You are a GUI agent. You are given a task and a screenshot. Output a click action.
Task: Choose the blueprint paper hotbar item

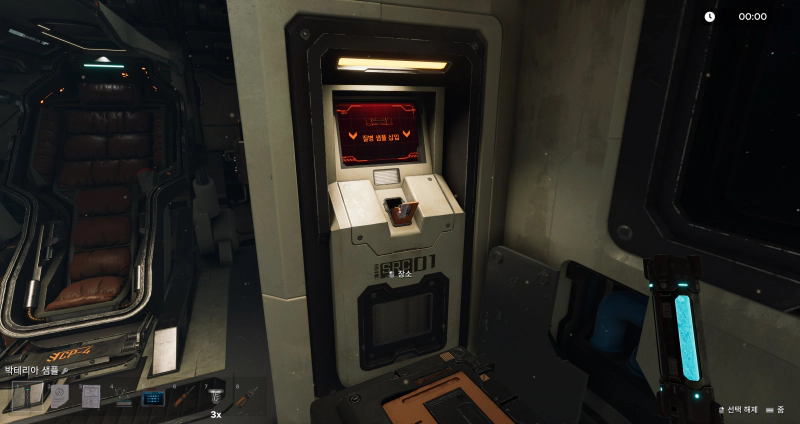click(x=90, y=397)
